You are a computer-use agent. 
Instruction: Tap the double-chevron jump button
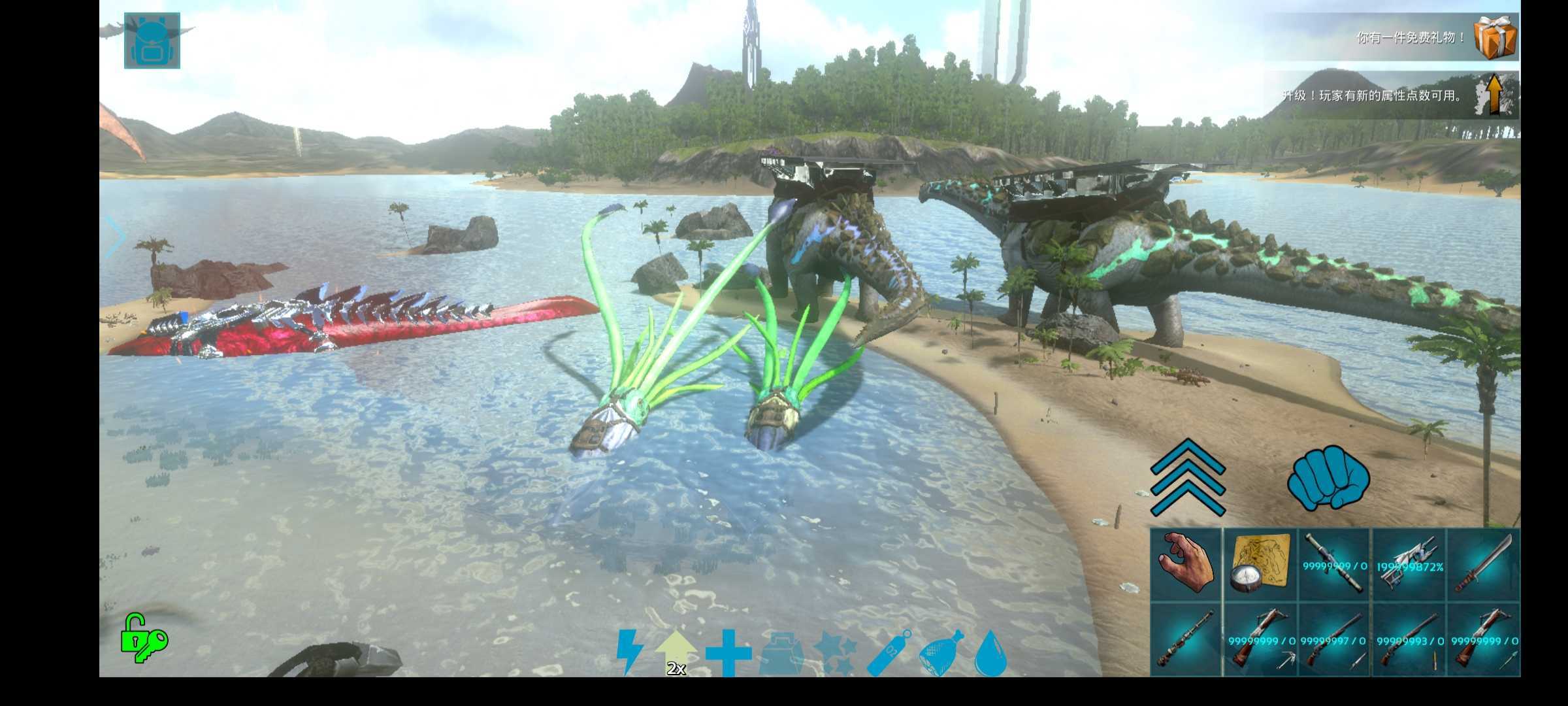click(1187, 477)
